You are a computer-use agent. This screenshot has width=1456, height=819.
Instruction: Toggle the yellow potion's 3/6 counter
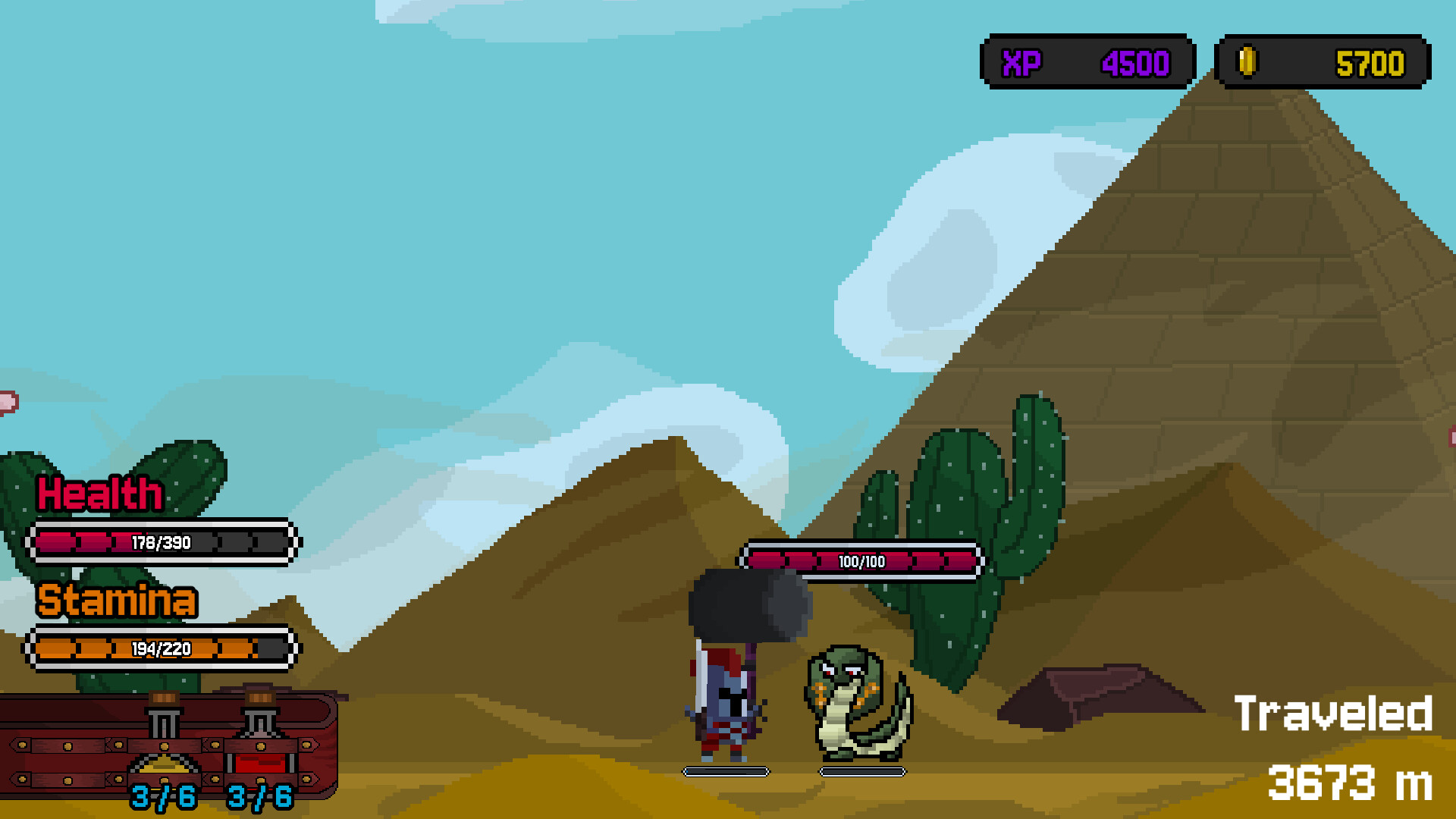pyautogui.click(x=163, y=796)
